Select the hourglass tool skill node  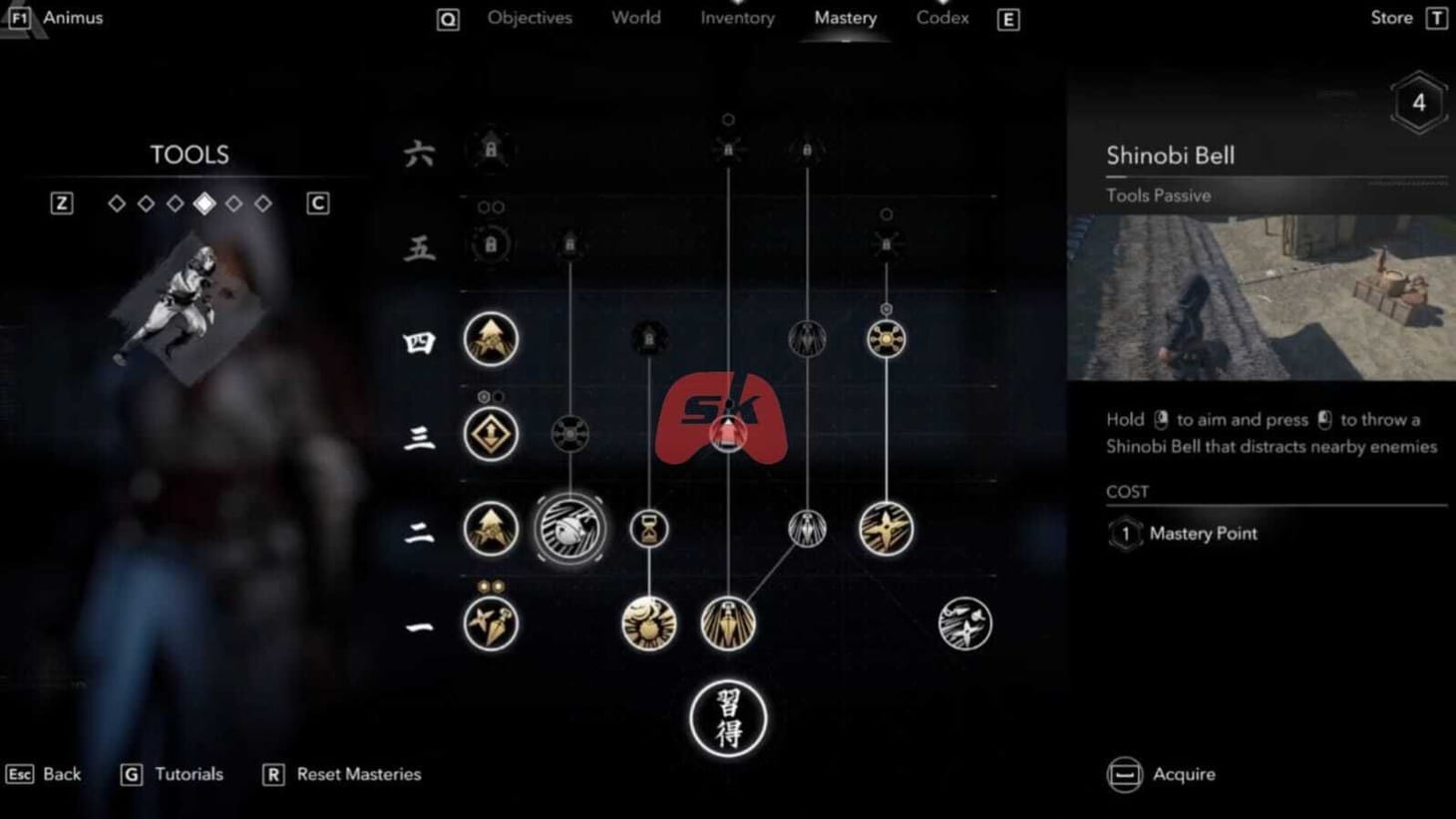(649, 530)
